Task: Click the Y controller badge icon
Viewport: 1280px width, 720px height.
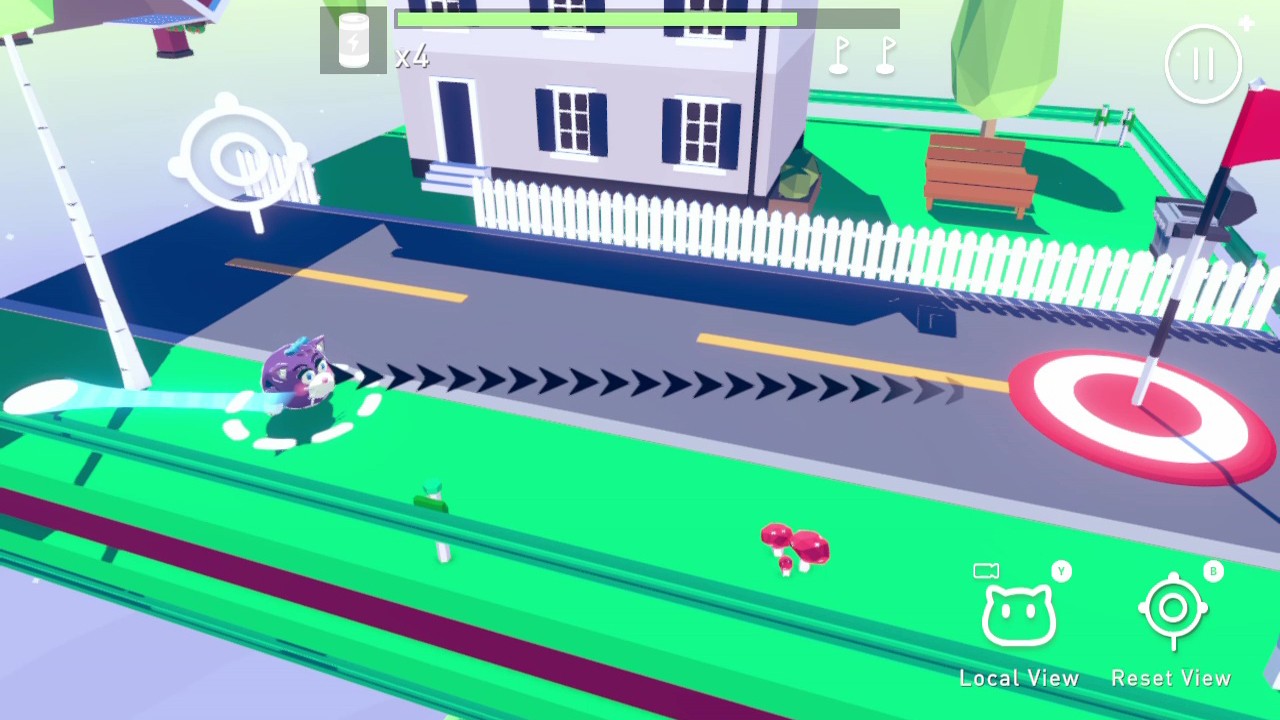Action: pyautogui.click(x=1059, y=571)
